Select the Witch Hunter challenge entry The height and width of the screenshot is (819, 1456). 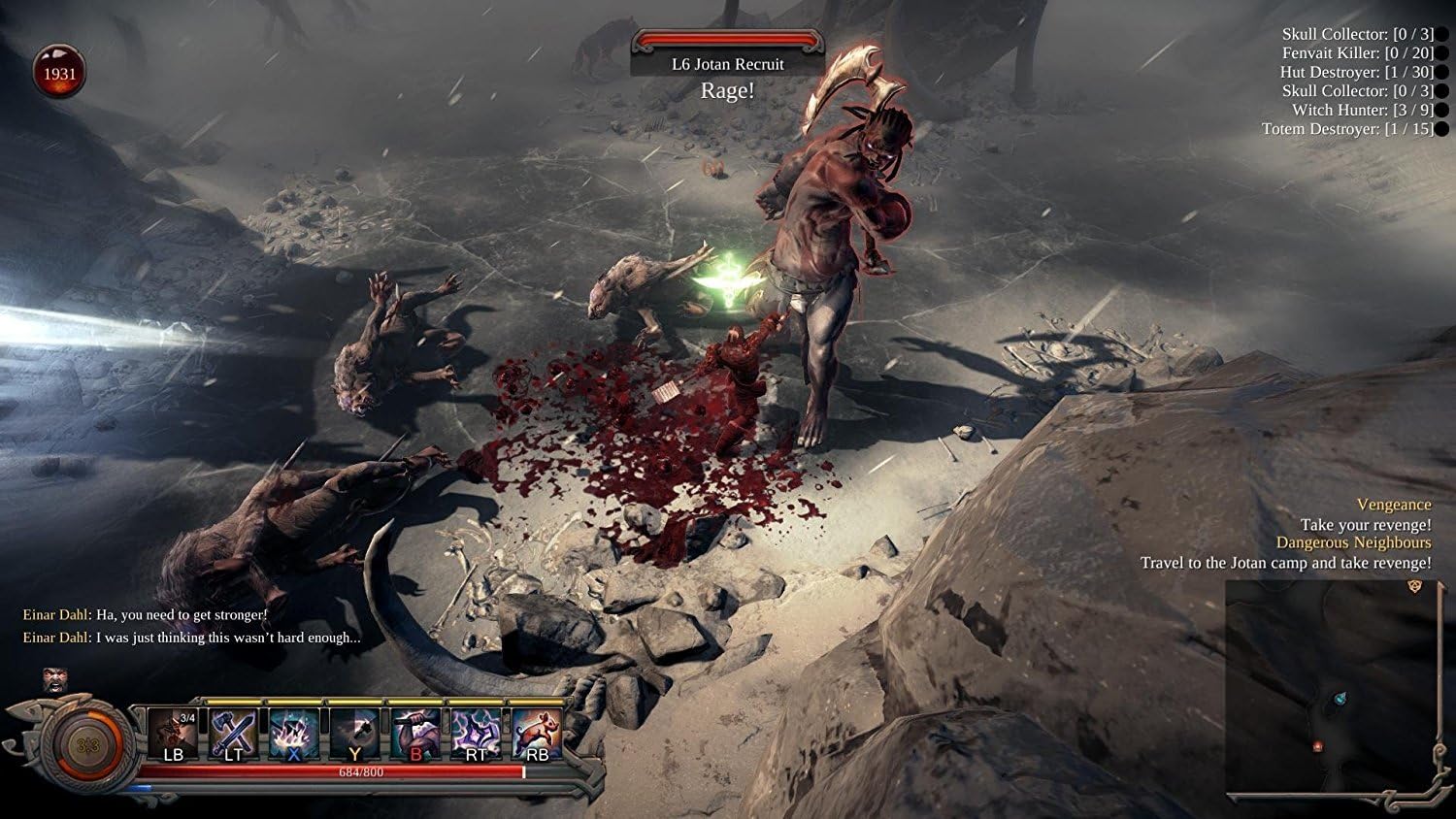(1362, 110)
